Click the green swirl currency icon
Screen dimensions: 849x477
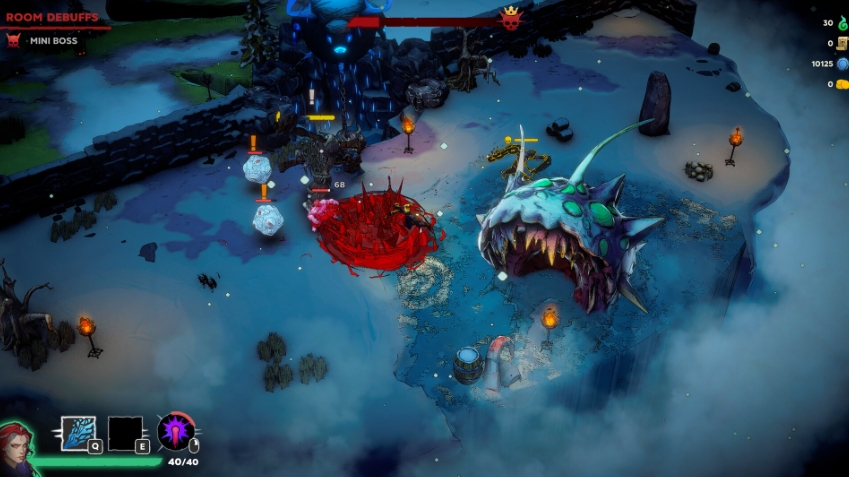click(842, 22)
